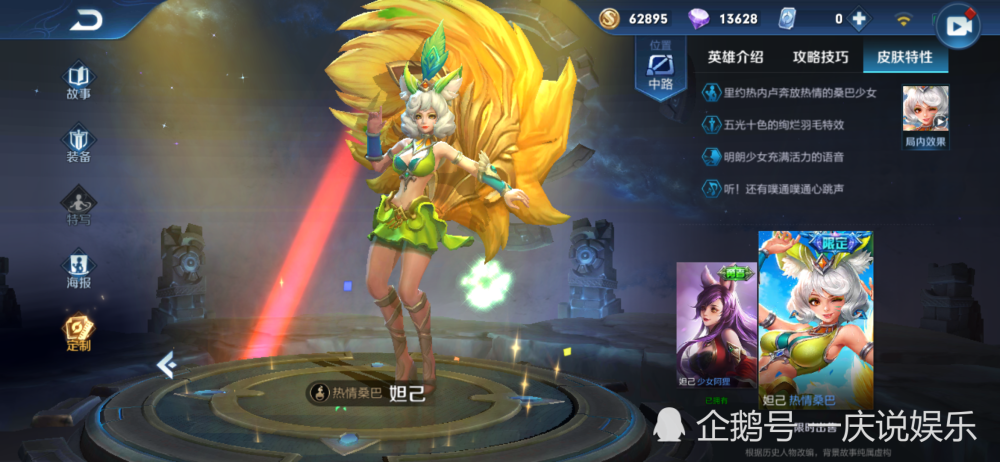Select the 皮肤特性 tab
This screenshot has height=462, width=1000.
click(904, 57)
